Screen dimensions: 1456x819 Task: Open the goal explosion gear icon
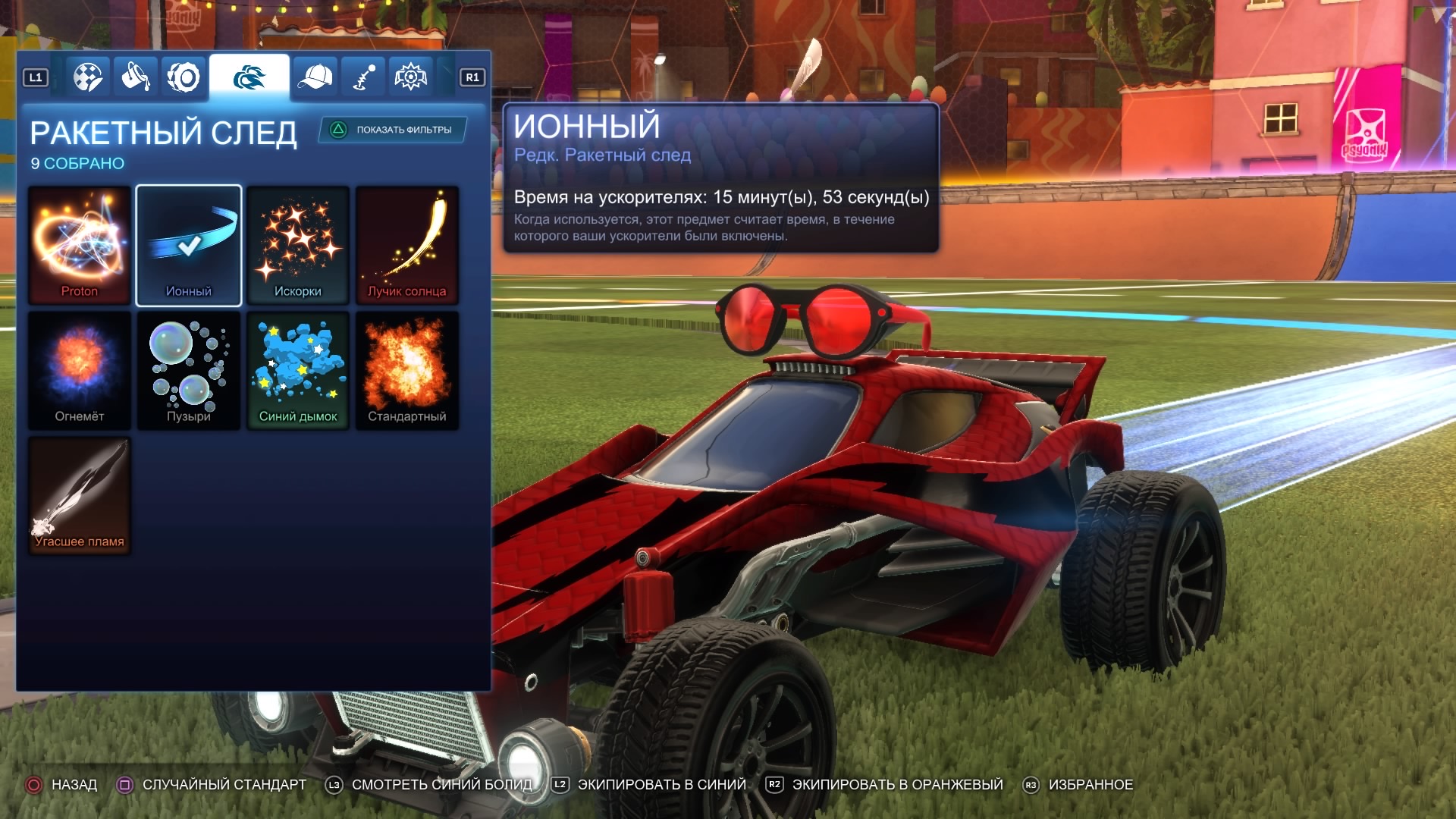409,76
